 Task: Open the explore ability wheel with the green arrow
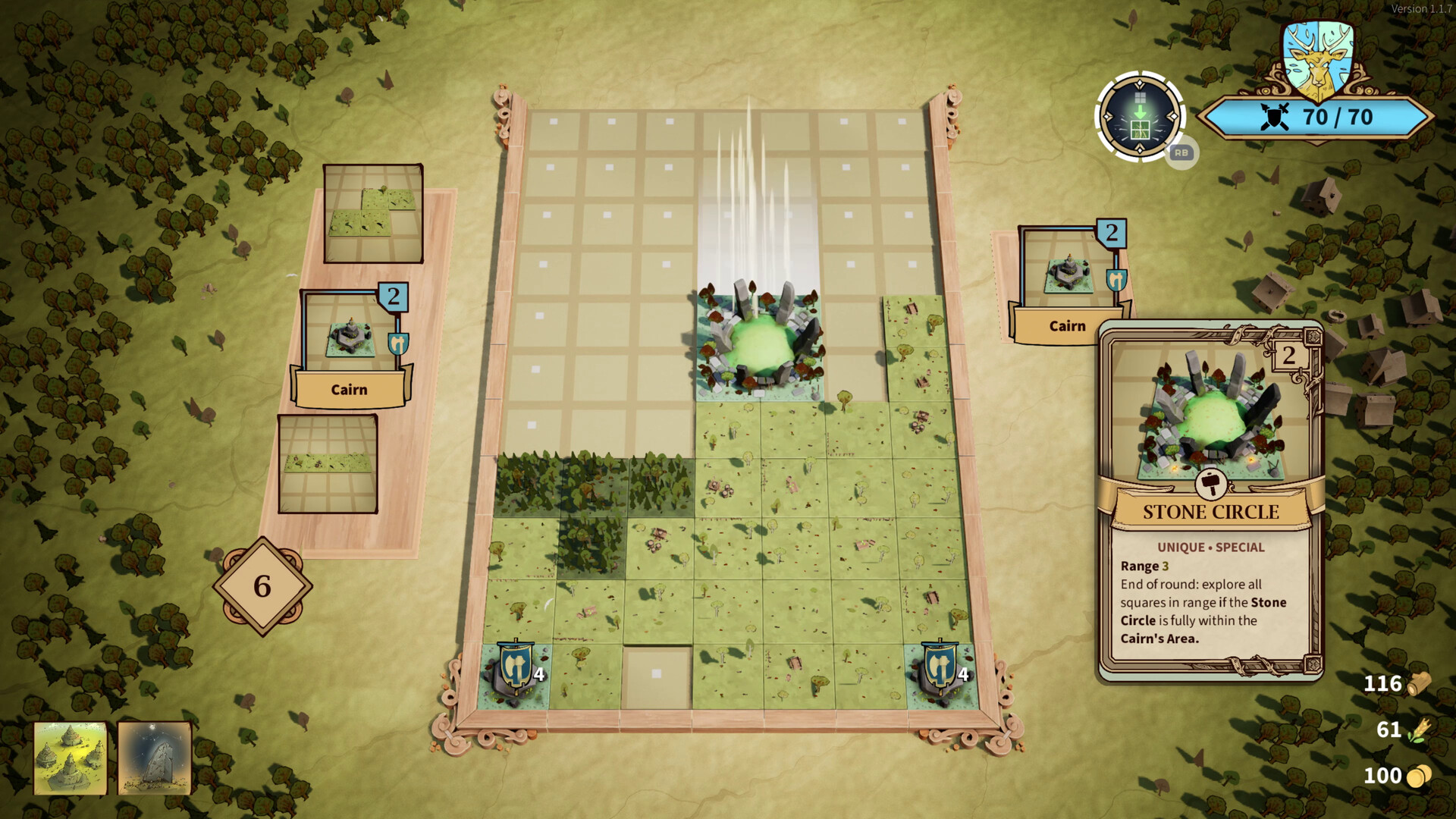click(x=1138, y=116)
